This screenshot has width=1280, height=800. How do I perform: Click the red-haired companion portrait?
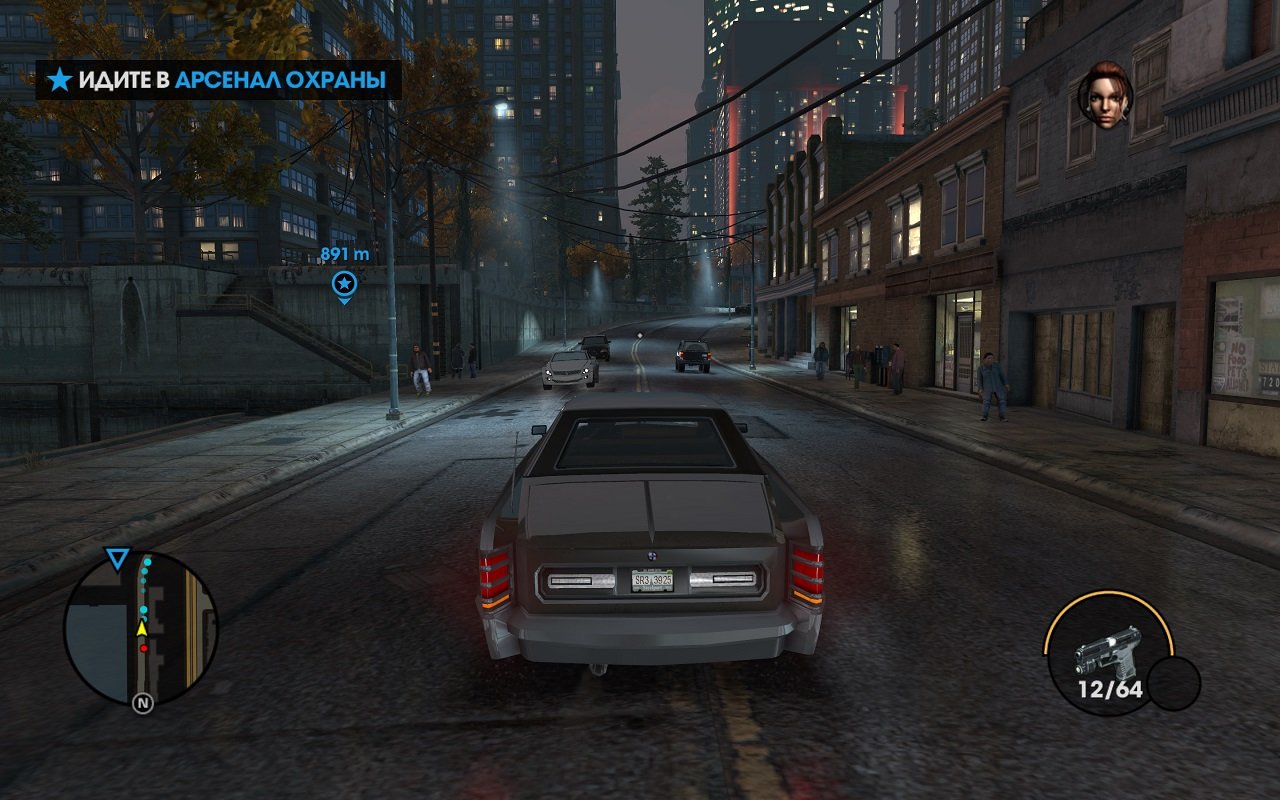[x=1105, y=96]
